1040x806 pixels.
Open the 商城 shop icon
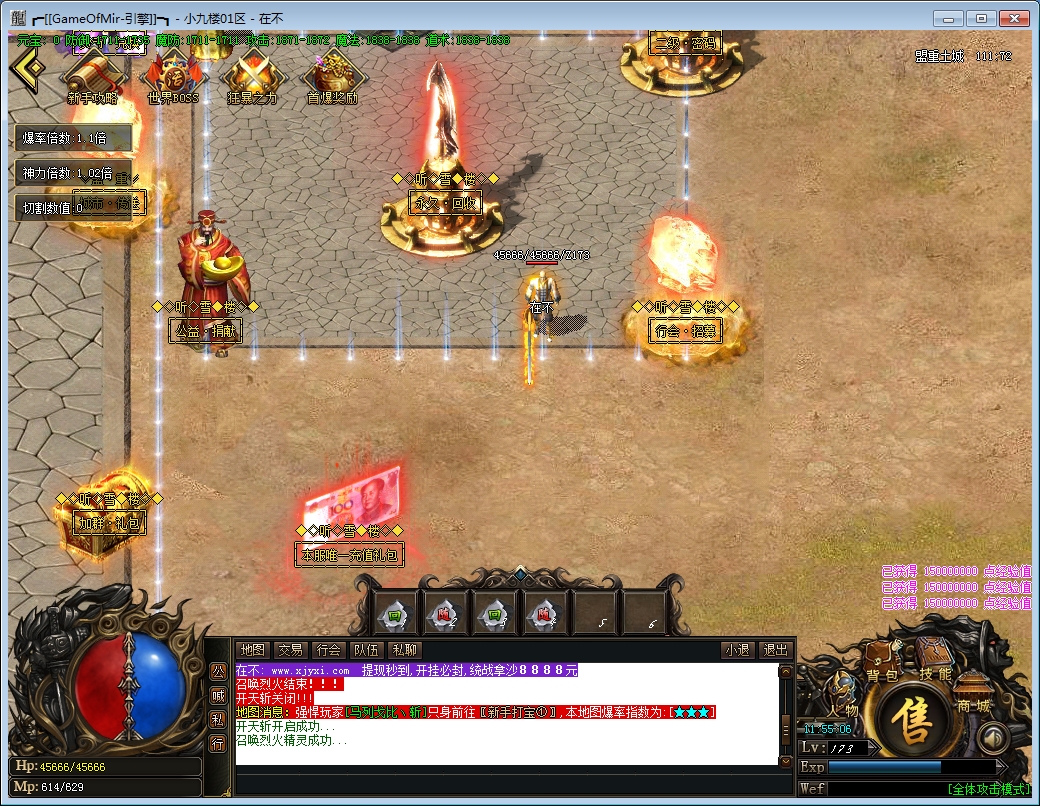coord(972,692)
